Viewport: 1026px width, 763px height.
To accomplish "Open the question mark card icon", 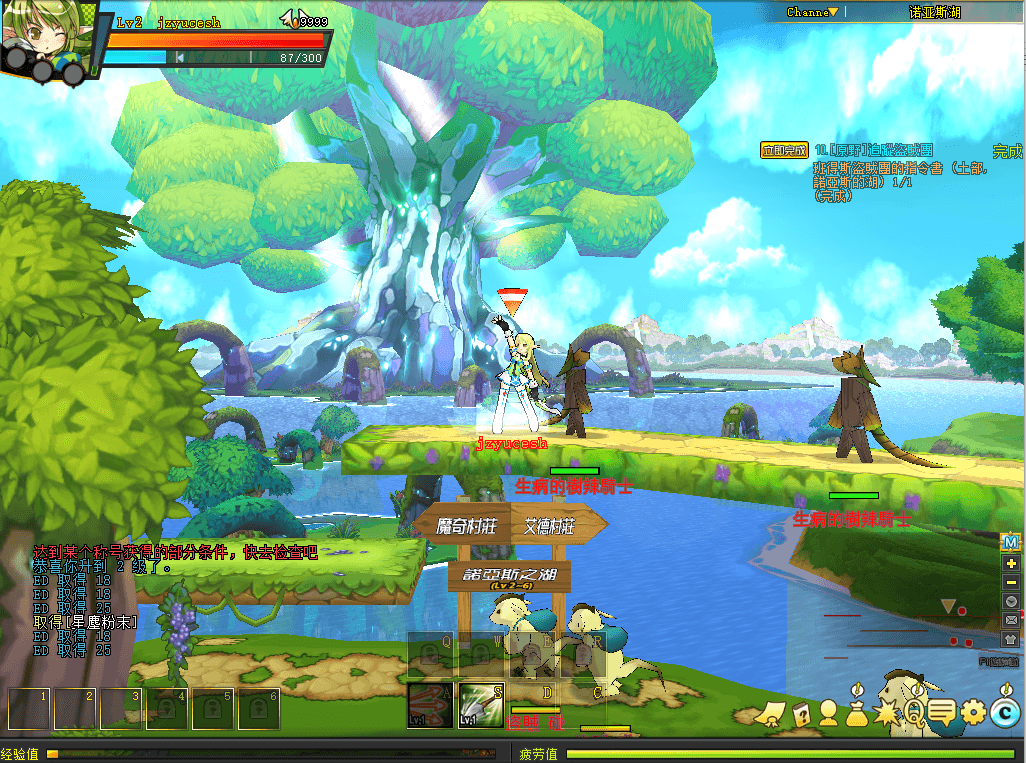I will 800,713.
